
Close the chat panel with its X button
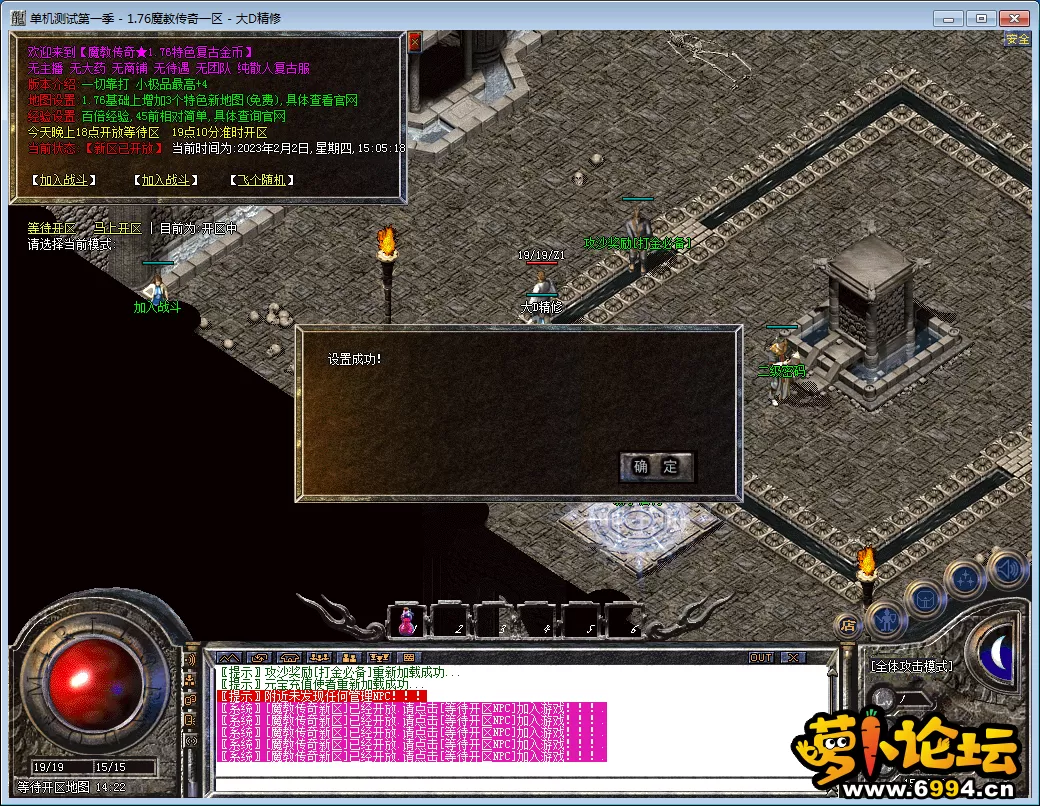792,657
